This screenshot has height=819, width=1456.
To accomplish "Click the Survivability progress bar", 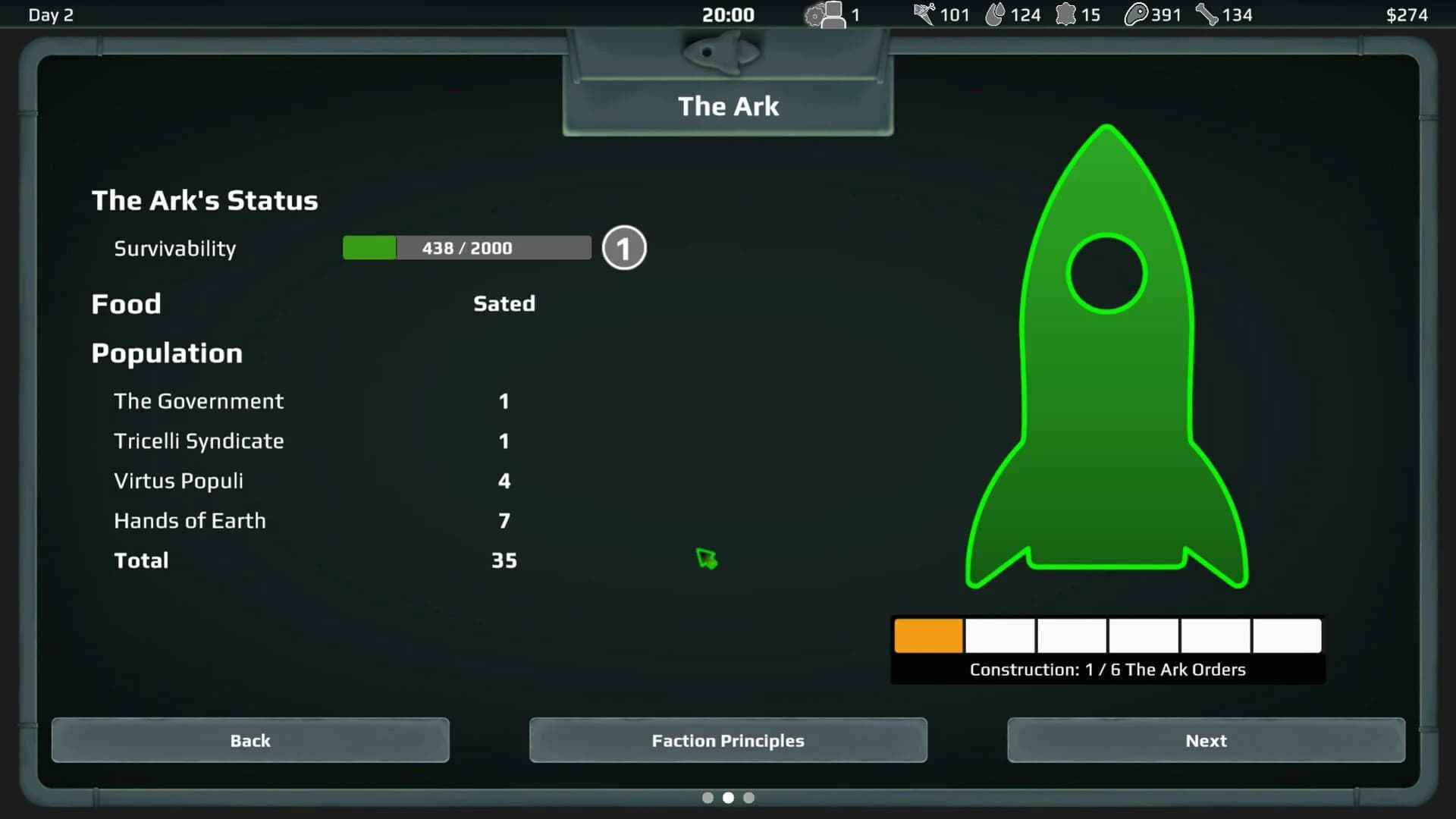I will point(466,248).
